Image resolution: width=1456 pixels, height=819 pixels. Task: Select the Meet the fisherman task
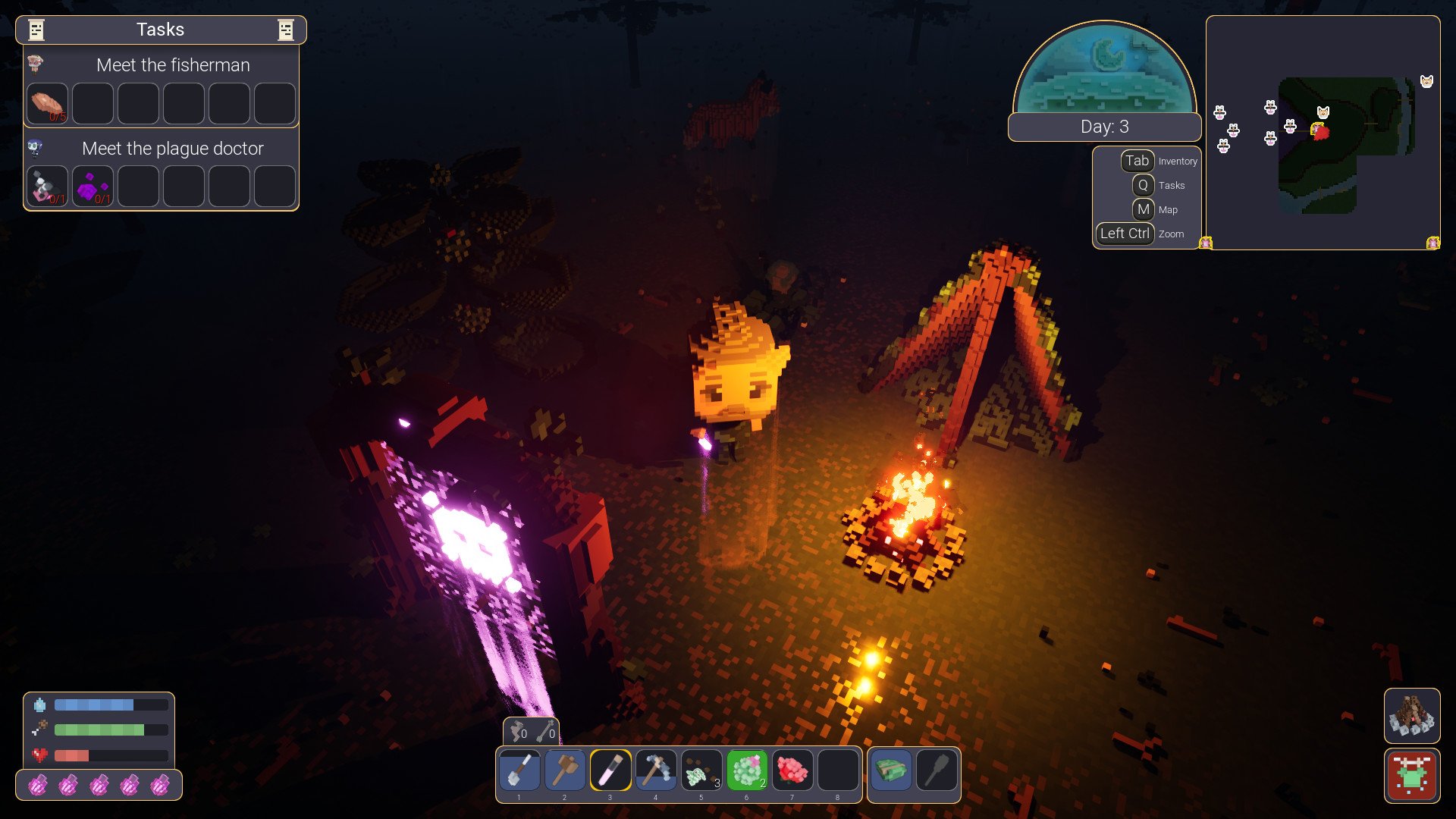173,65
